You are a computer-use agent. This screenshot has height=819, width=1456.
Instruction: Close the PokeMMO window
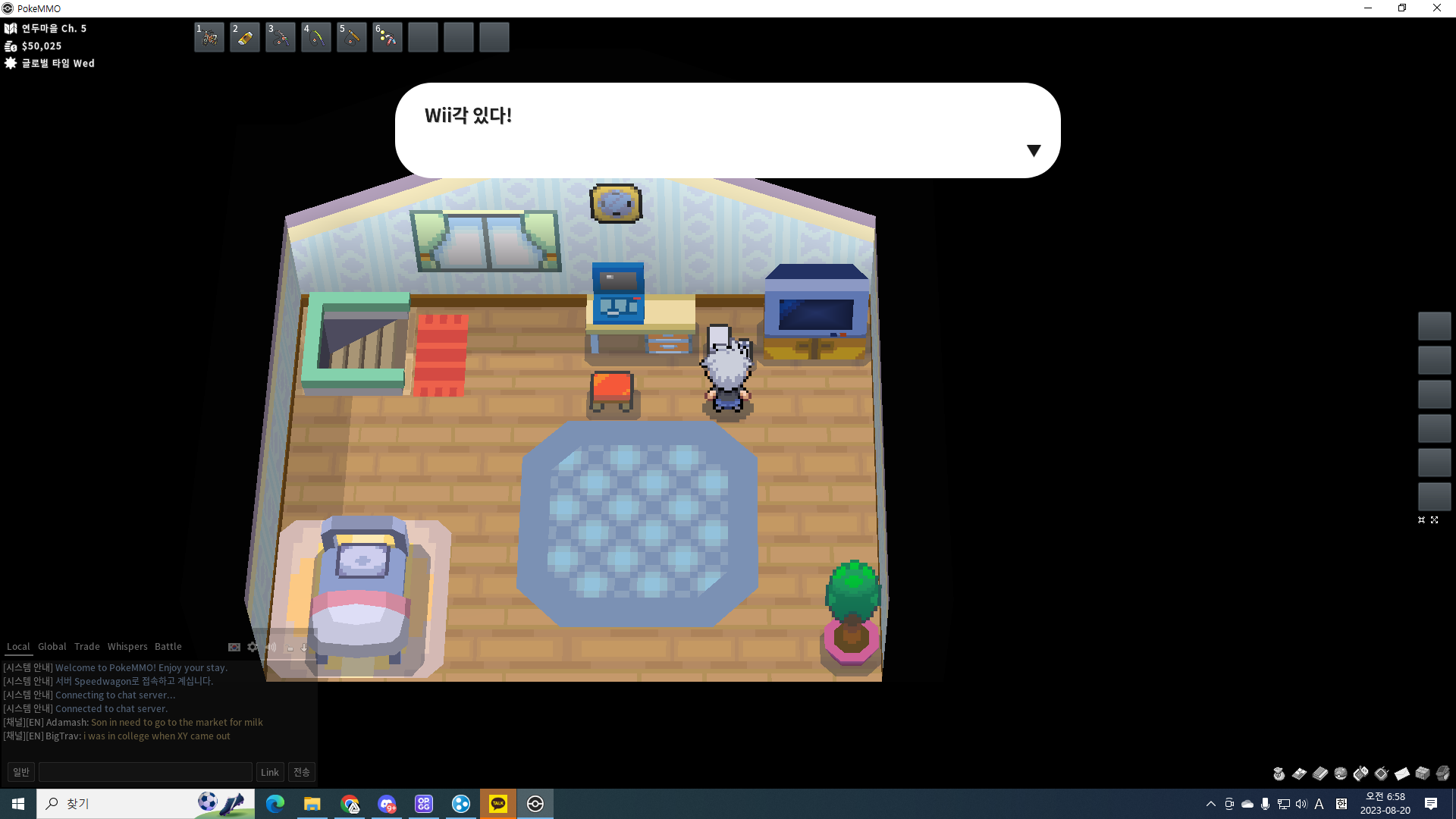point(1437,8)
